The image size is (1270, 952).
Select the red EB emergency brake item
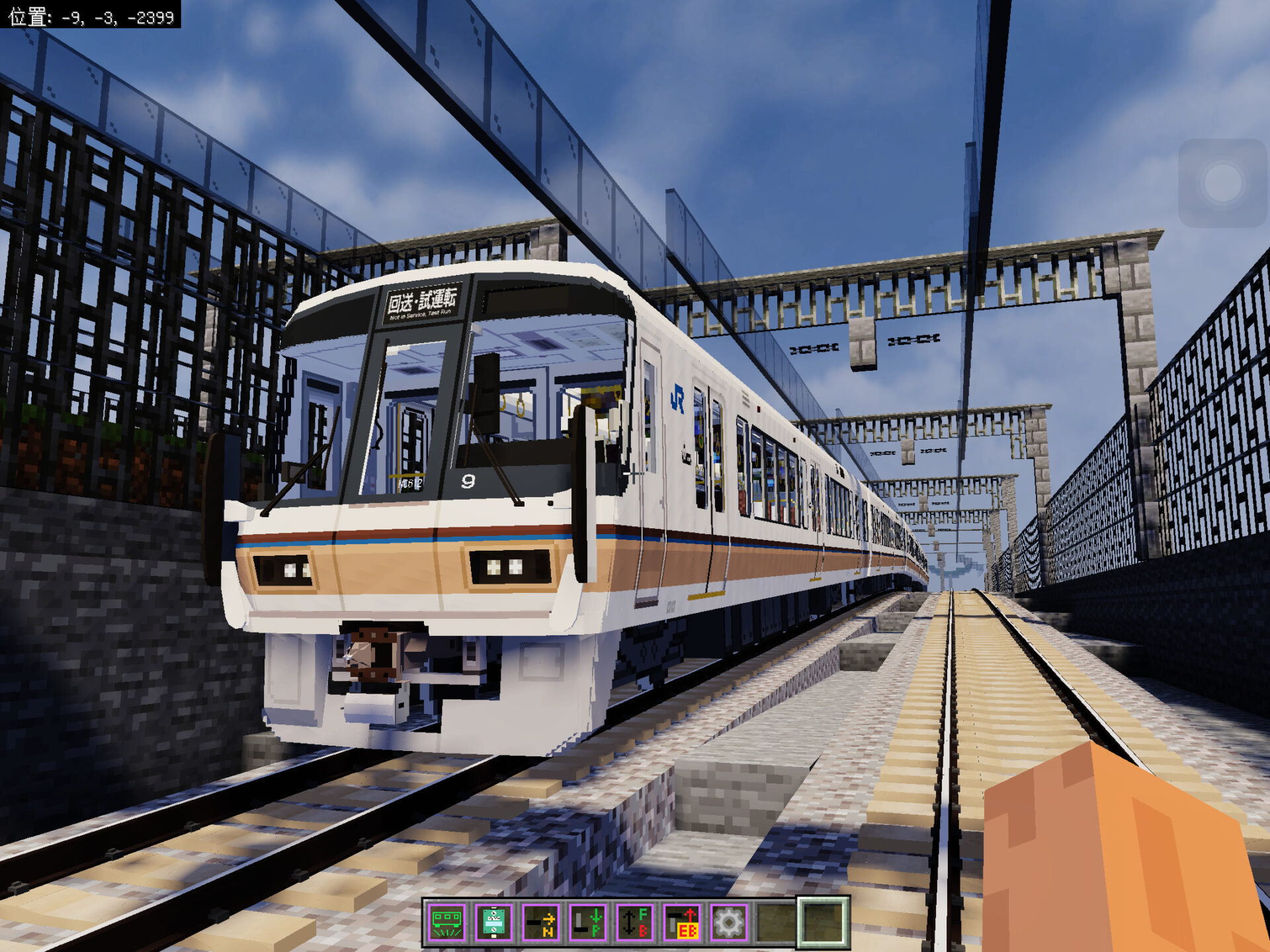[681, 922]
